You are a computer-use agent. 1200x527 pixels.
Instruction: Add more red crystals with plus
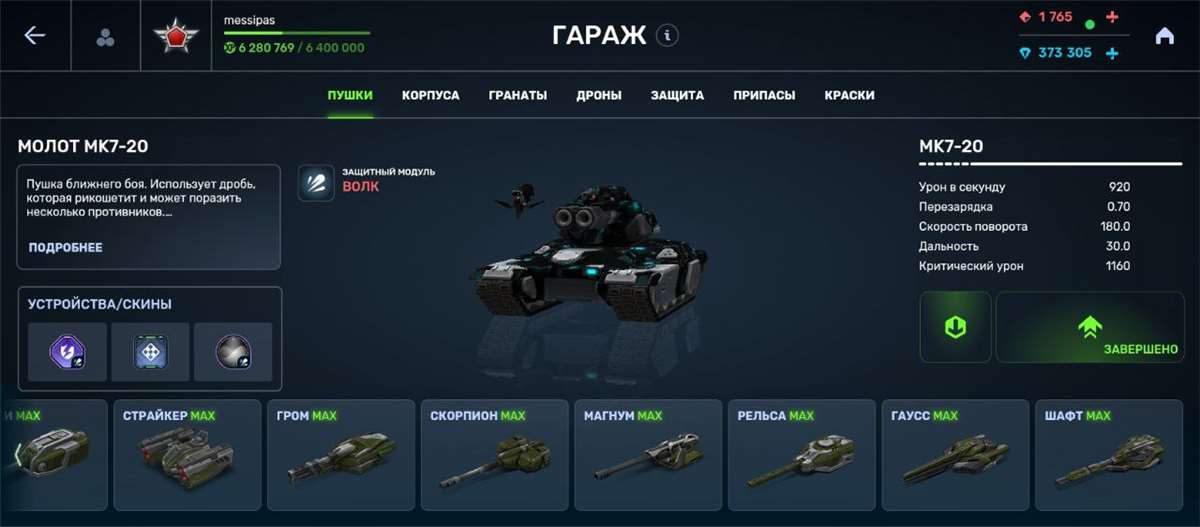(1113, 18)
